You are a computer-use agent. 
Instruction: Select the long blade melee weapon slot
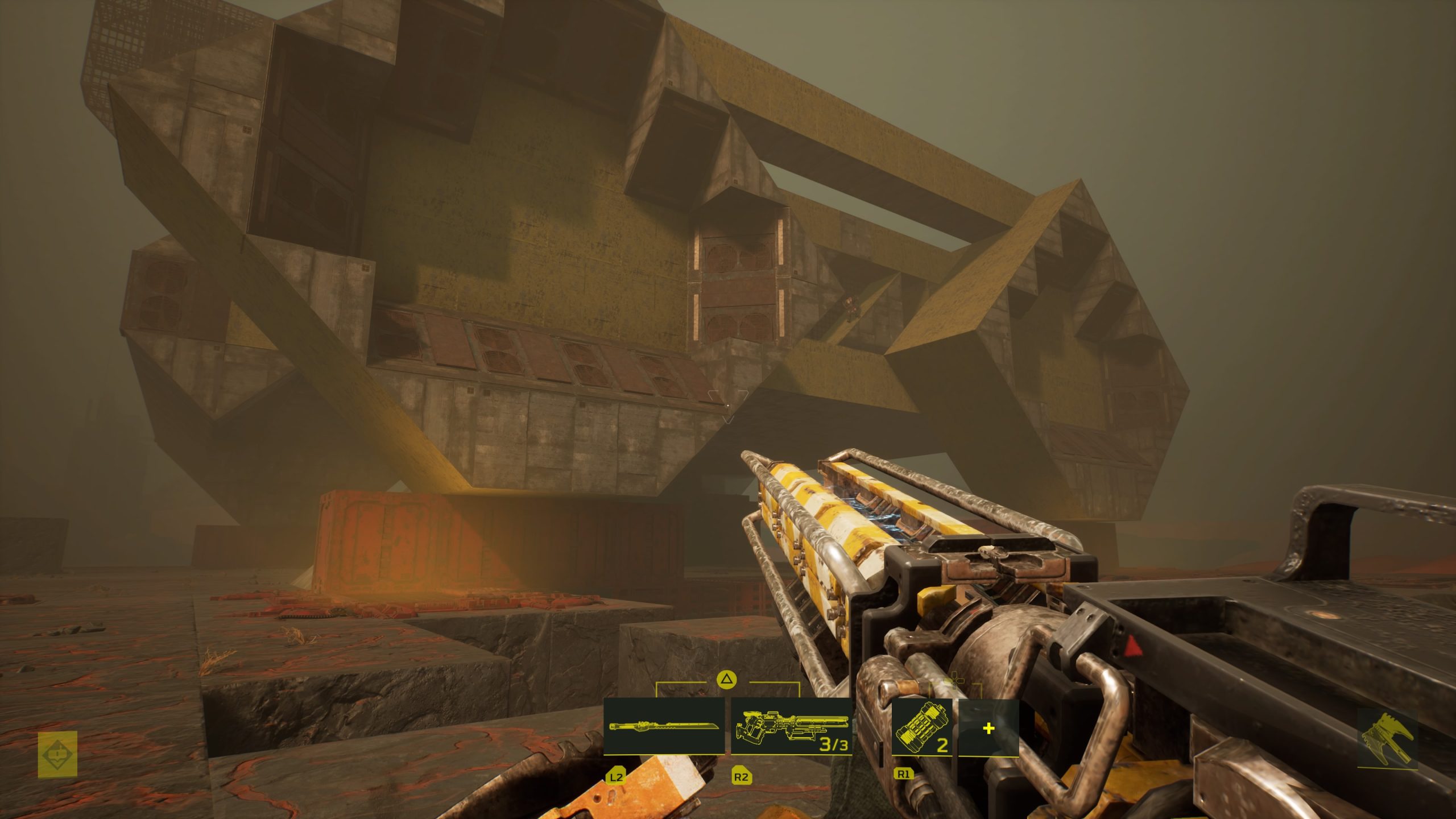(x=664, y=726)
